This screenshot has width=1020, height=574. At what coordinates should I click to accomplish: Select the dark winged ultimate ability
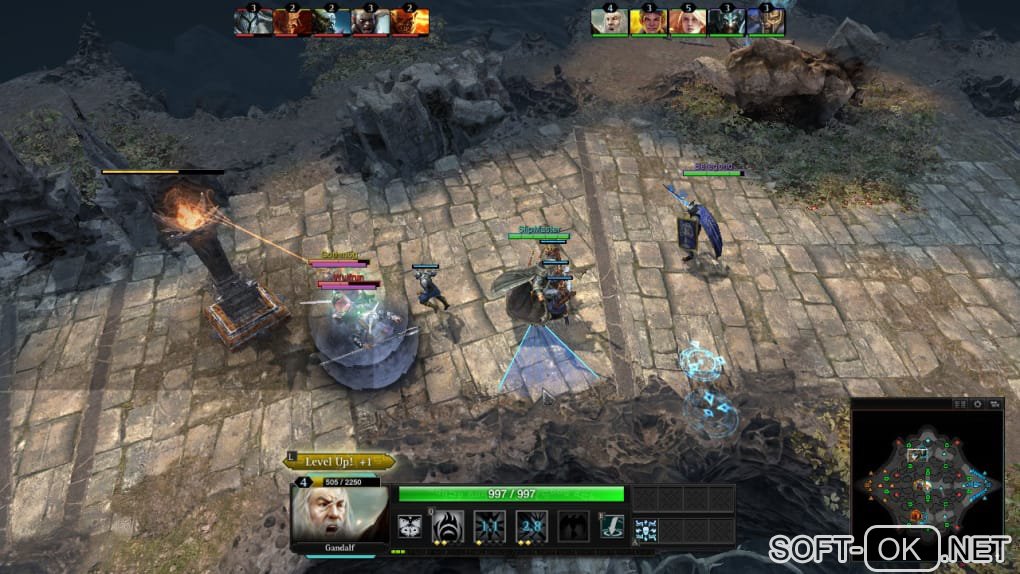(573, 527)
